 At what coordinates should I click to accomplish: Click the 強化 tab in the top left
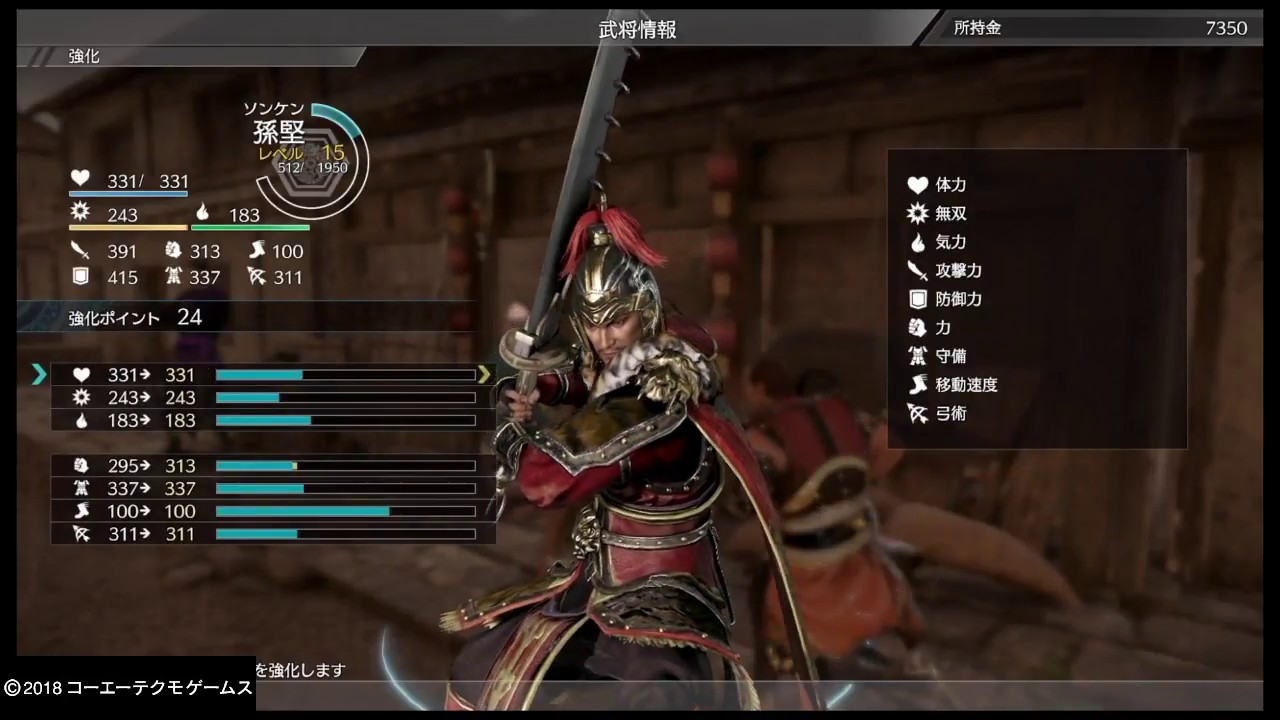85,57
